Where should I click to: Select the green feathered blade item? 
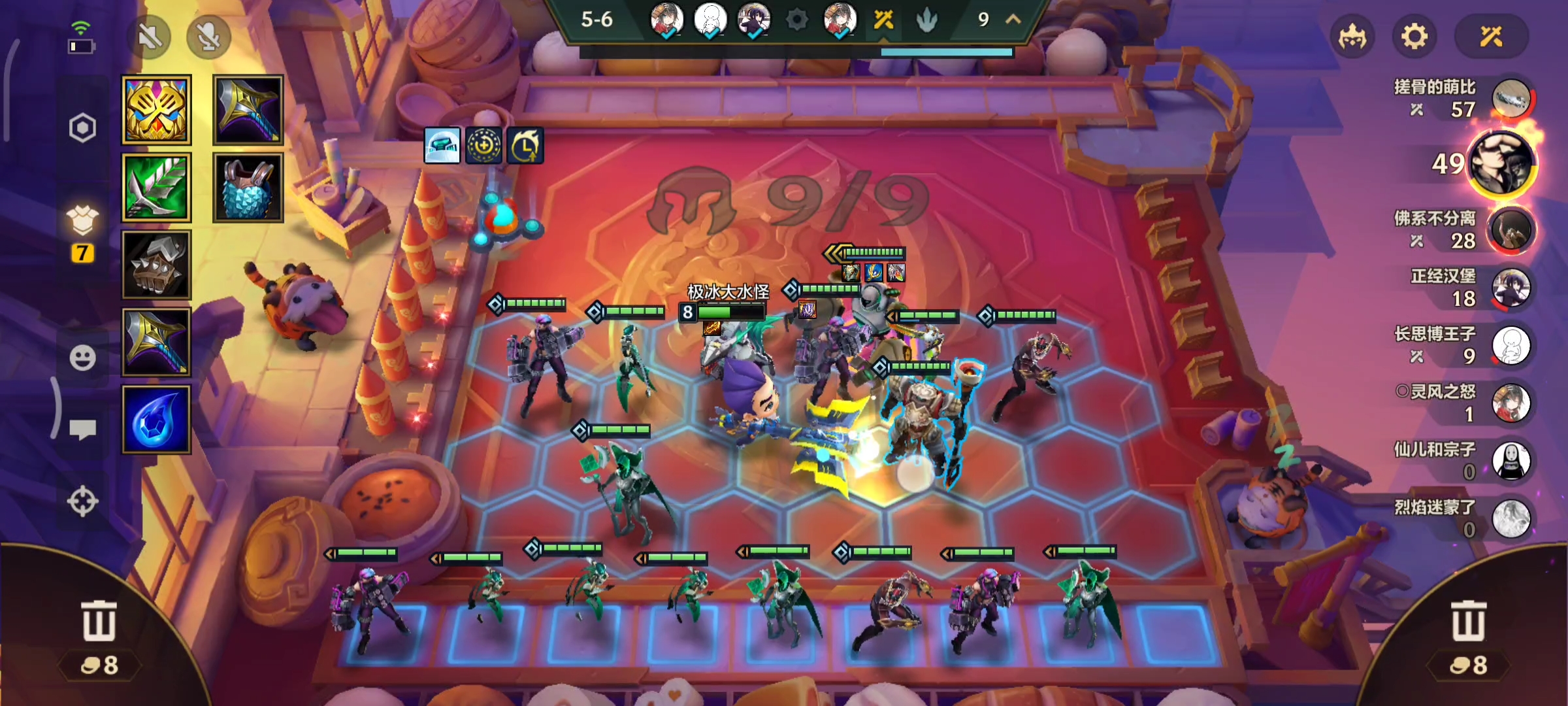tap(157, 188)
